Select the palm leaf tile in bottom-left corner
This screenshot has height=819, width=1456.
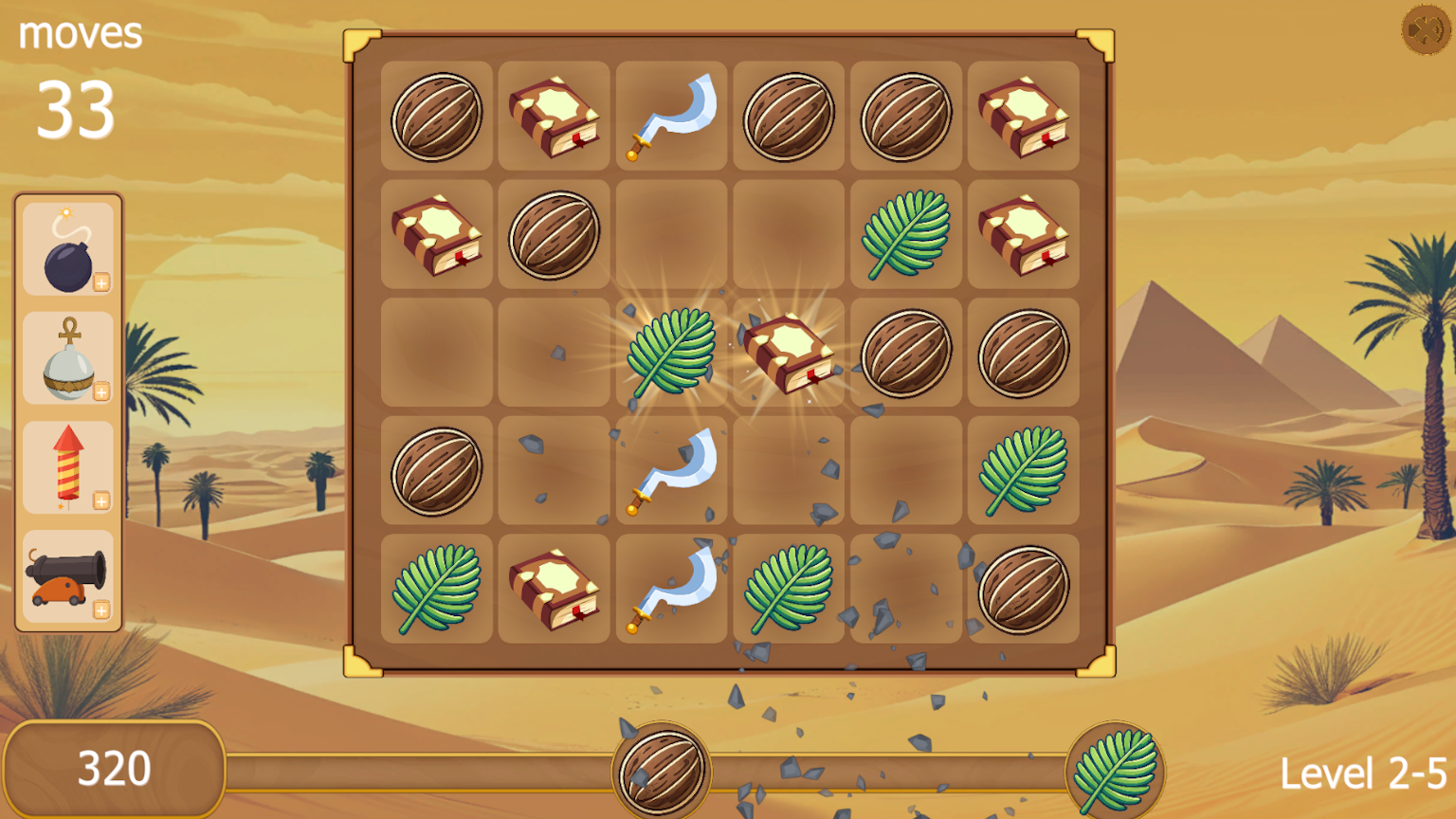(x=436, y=588)
